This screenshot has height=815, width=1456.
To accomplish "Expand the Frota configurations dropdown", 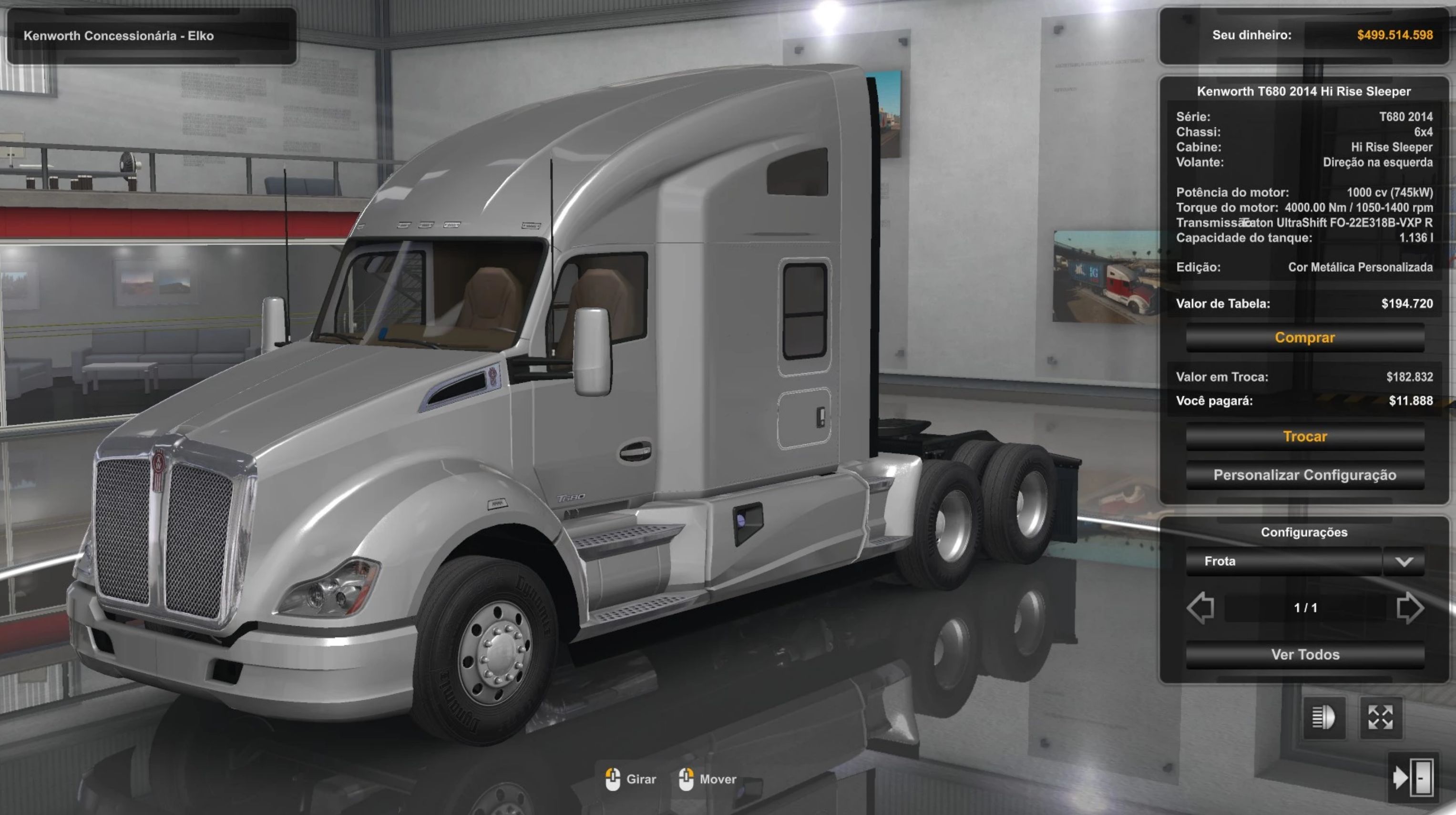I will [x=1404, y=562].
